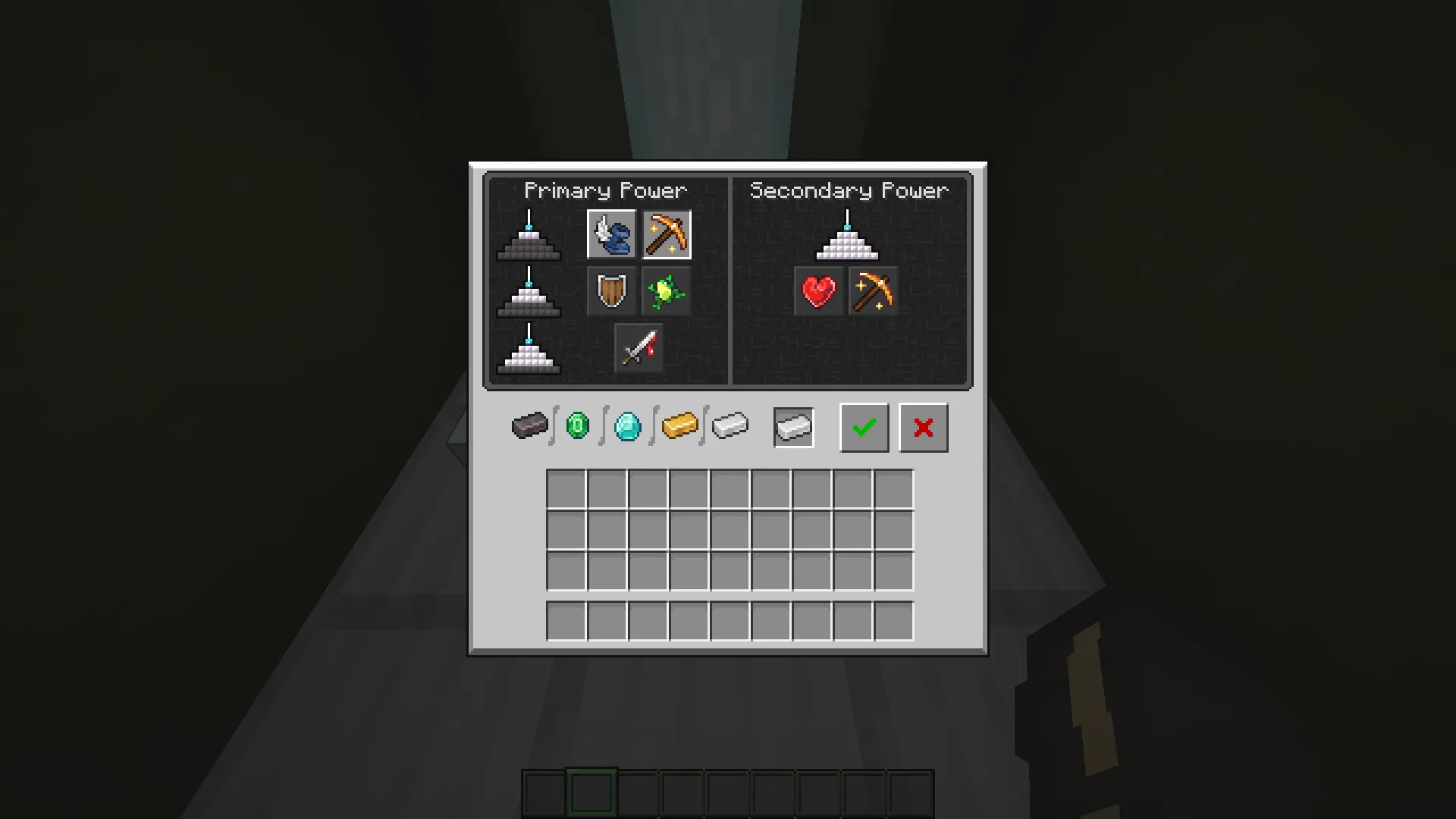This screenshot has height=819, width=1456.
Task: Confirm with the green checkmark button
Action: pyautogui.click(x=864, y=427)
